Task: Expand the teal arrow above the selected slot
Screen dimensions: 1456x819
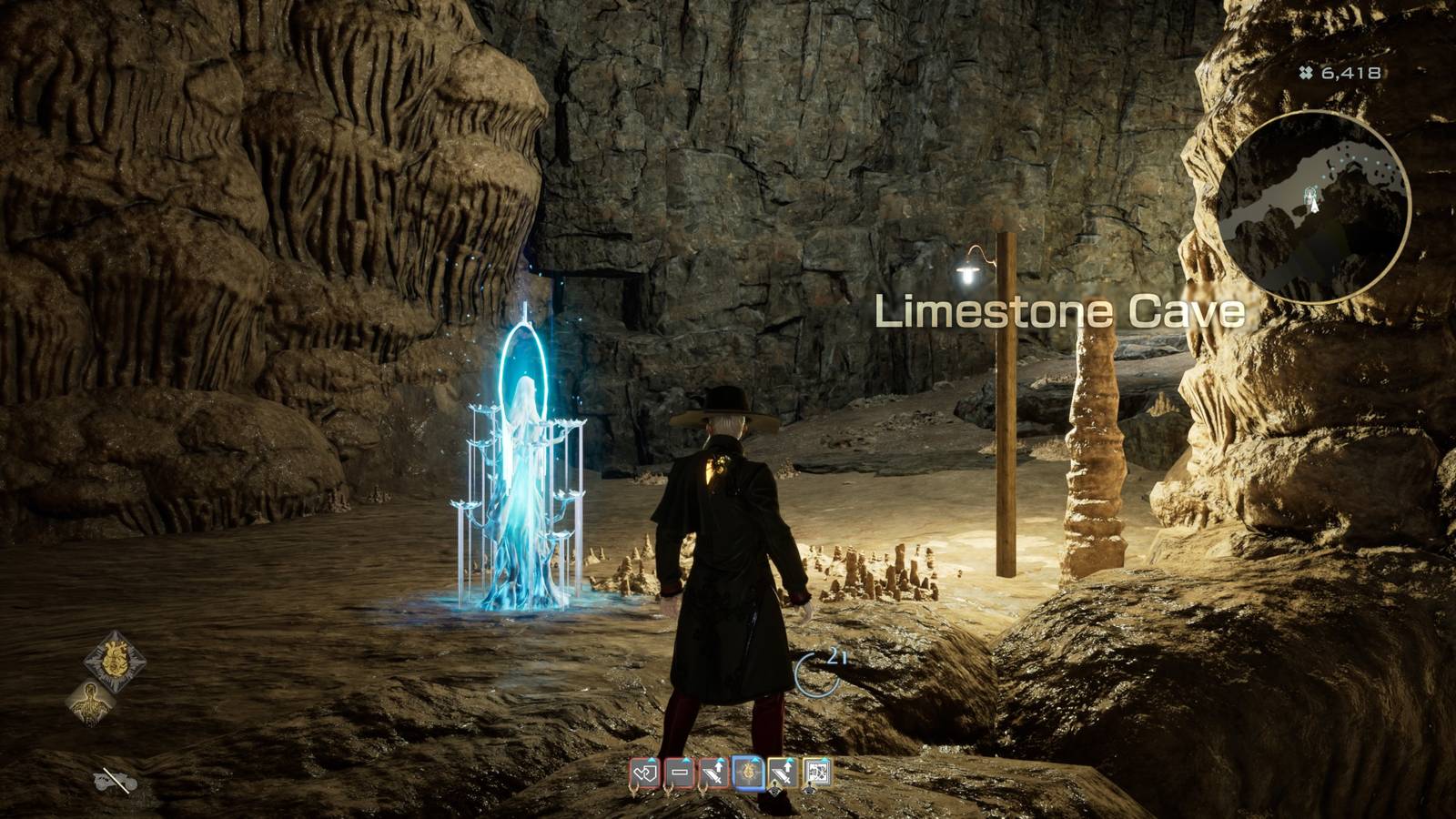Action: pyautogui.click(x=755, y=759)
